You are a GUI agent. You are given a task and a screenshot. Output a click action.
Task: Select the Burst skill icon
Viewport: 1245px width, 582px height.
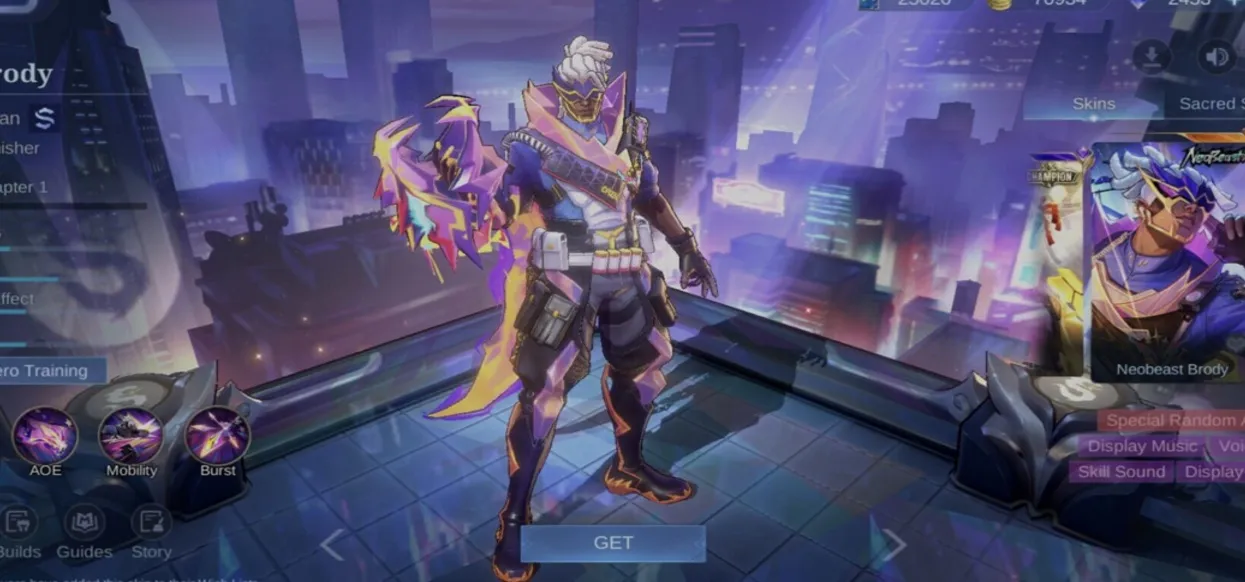[x=217, y=436]
